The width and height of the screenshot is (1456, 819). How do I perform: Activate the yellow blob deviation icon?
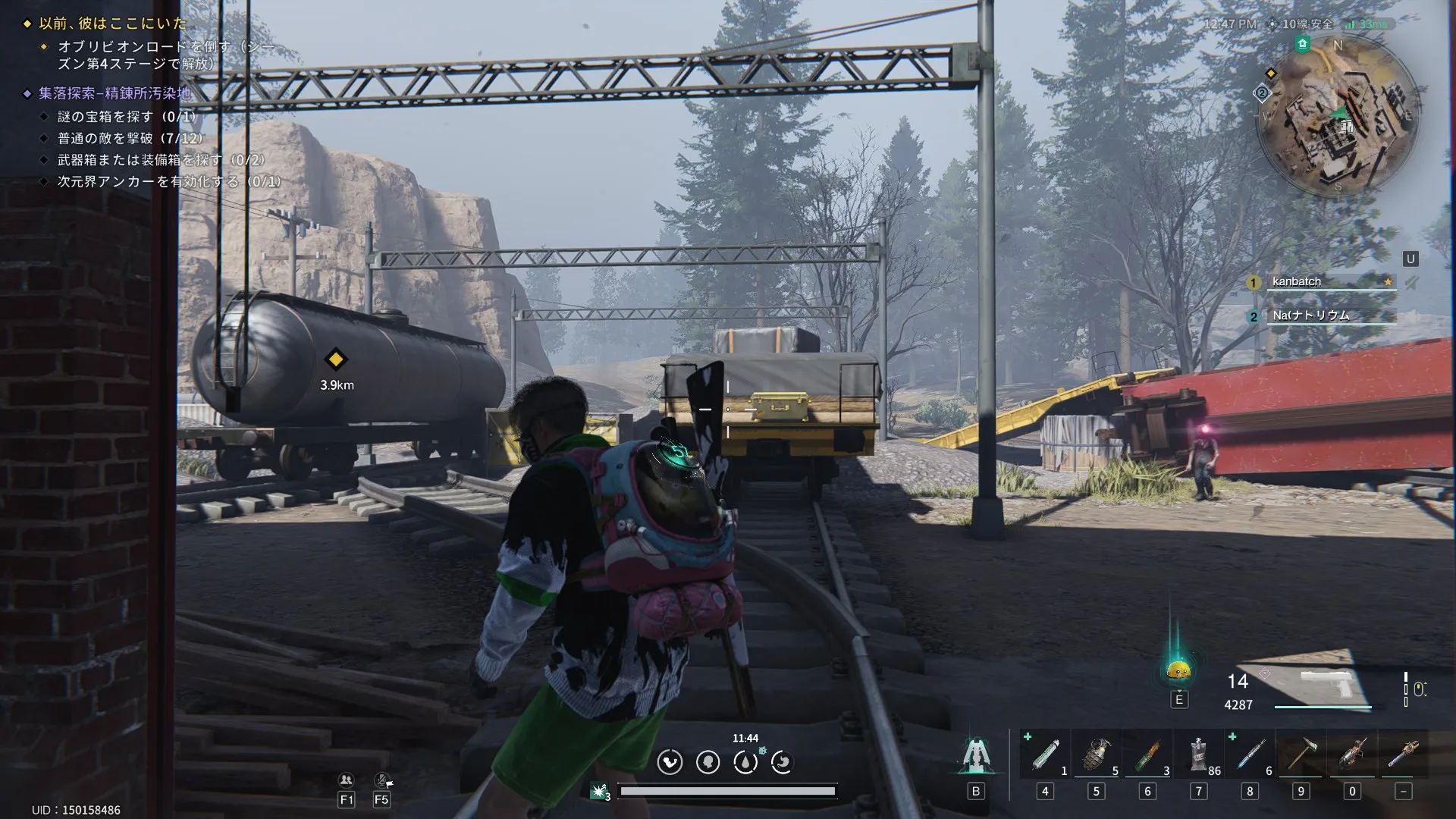1178,670
